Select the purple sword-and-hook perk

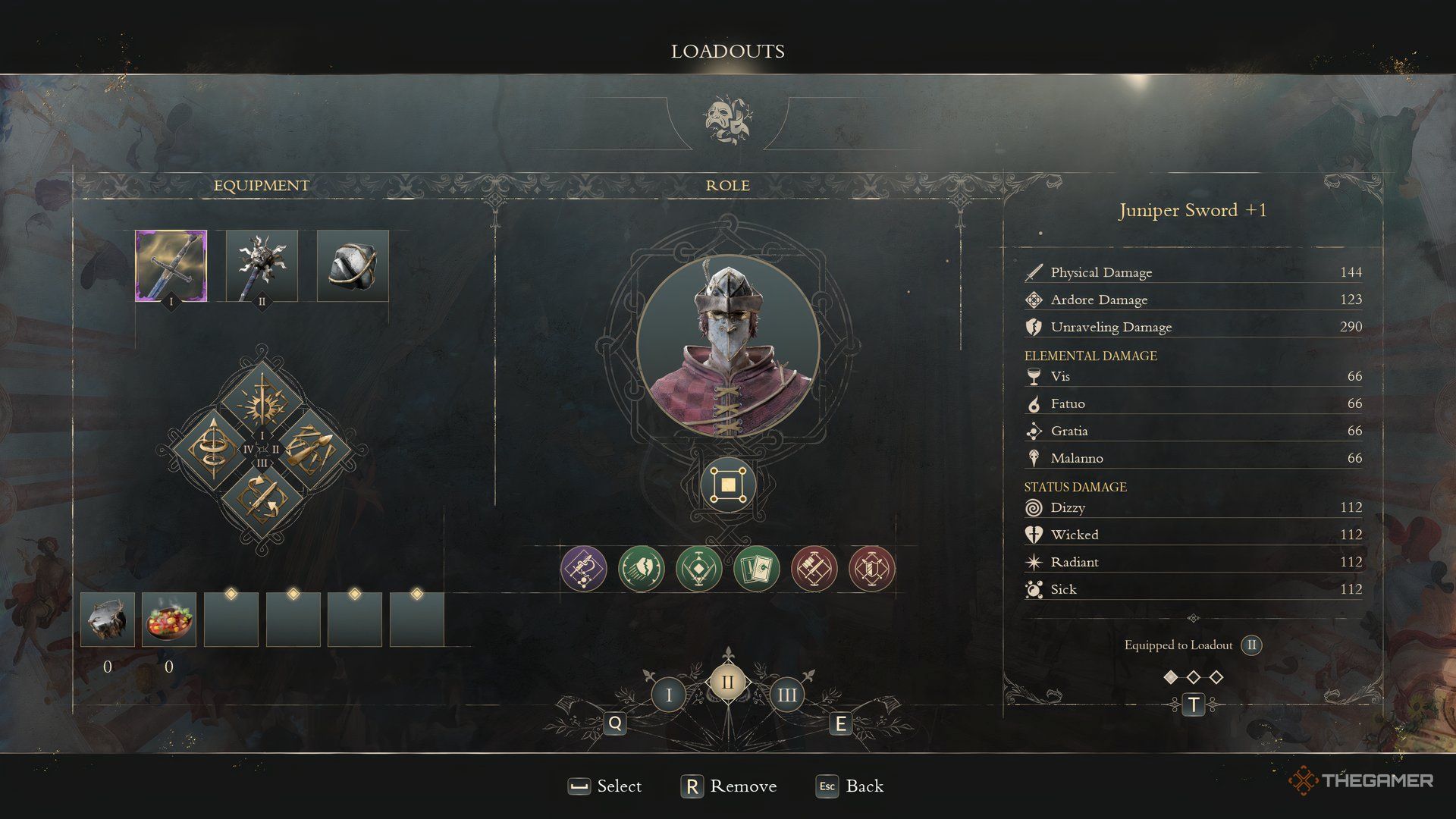point(583,568)
